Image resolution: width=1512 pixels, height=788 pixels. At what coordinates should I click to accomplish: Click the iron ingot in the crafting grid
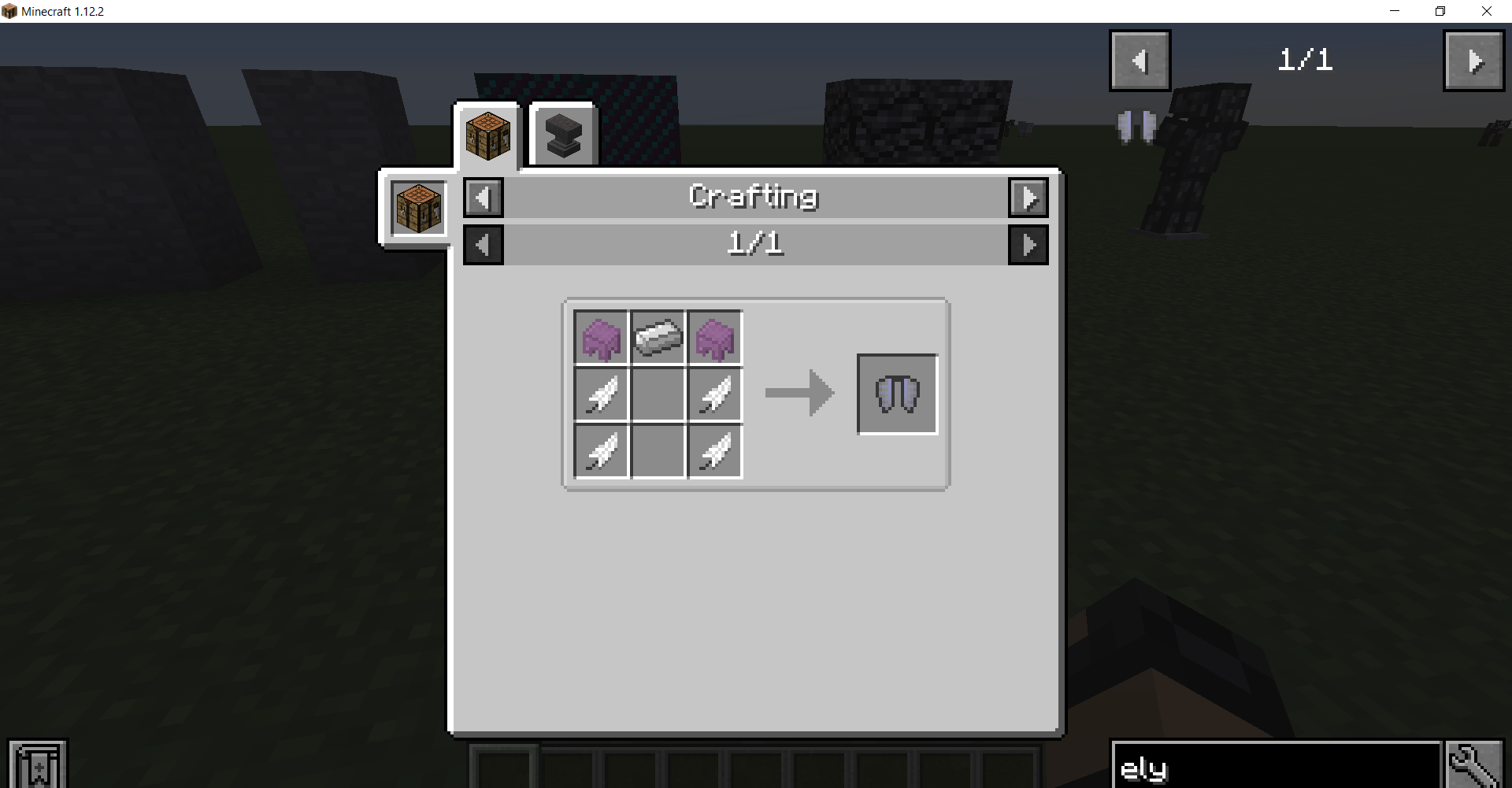point(658,338)
